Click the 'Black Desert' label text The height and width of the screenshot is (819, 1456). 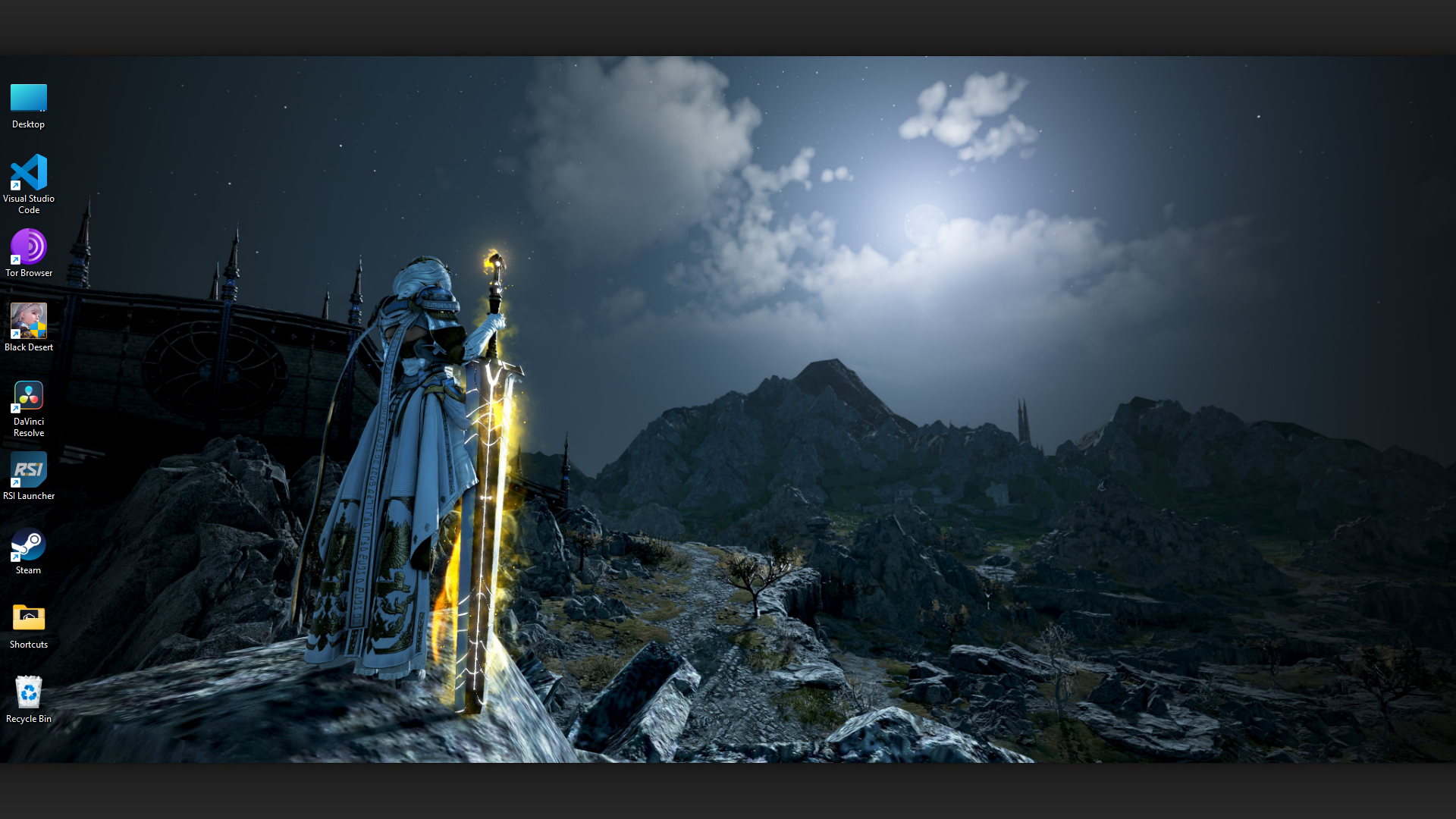pyautogui.click(x=29, y=347)
